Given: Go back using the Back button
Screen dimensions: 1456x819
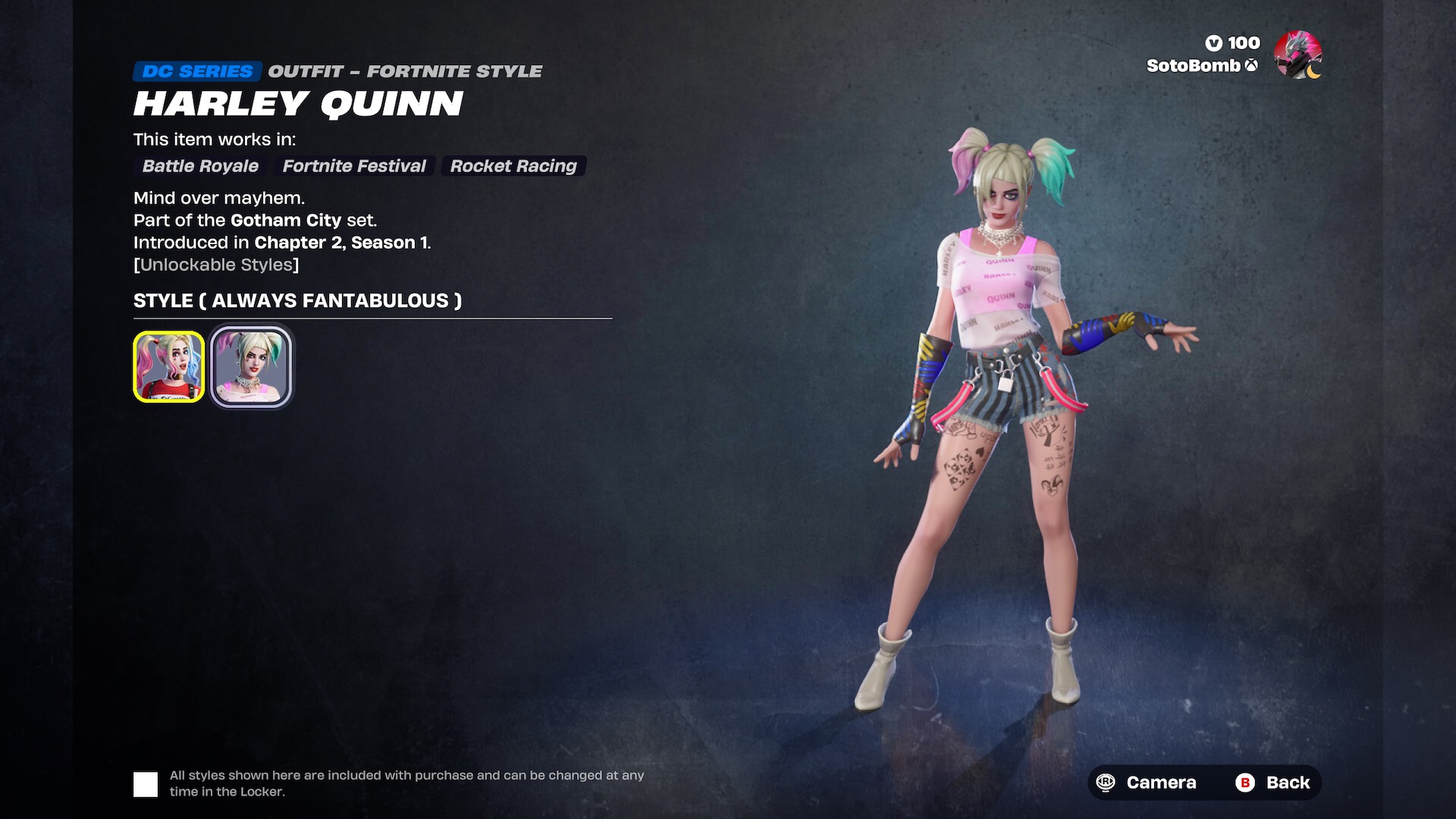Looking at the screenshot, I should tap(1273, 783).
